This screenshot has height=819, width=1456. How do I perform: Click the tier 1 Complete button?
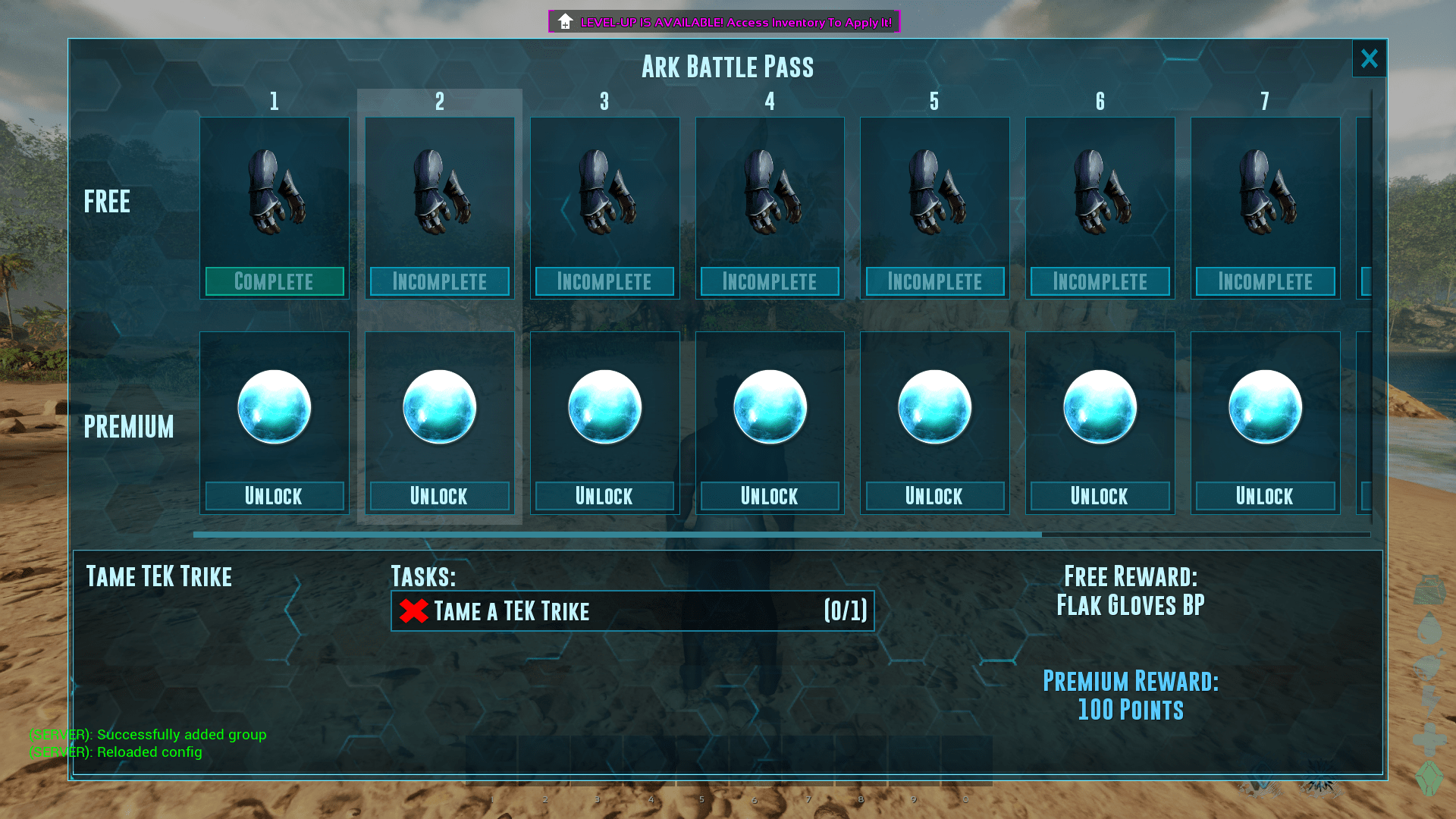[x=274, y=281]
